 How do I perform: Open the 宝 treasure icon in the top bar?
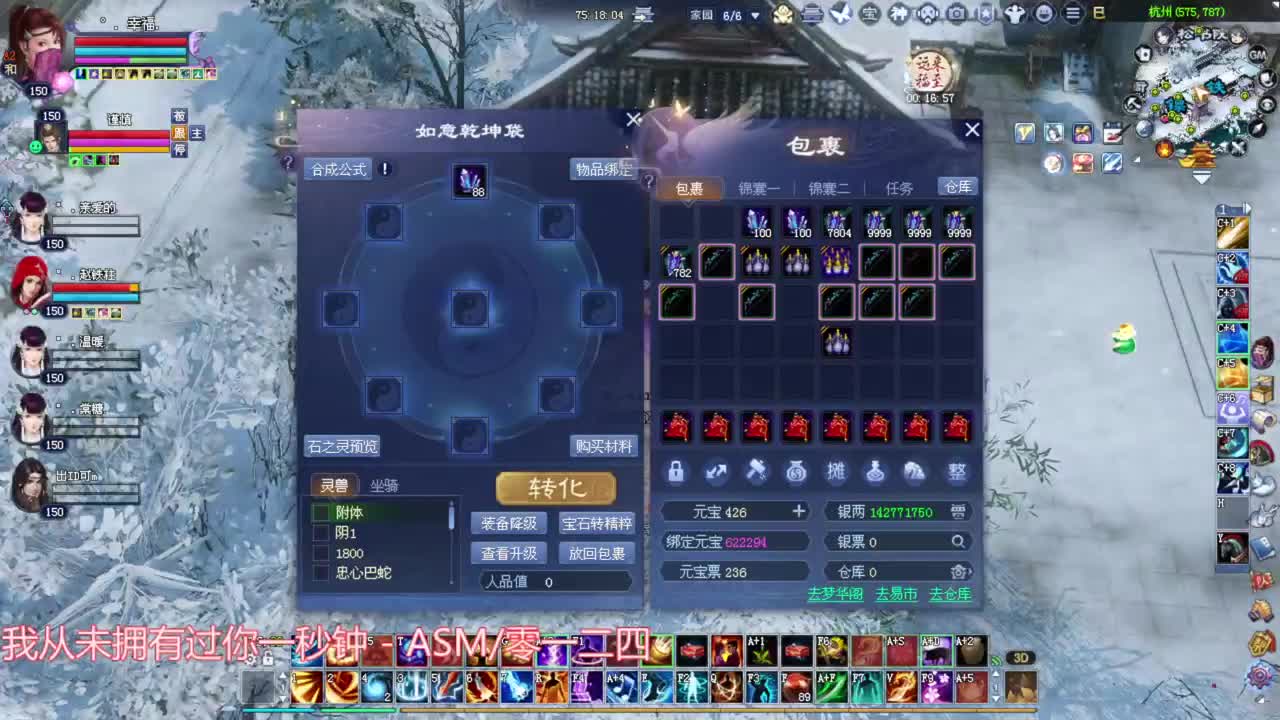pos(868,14)
